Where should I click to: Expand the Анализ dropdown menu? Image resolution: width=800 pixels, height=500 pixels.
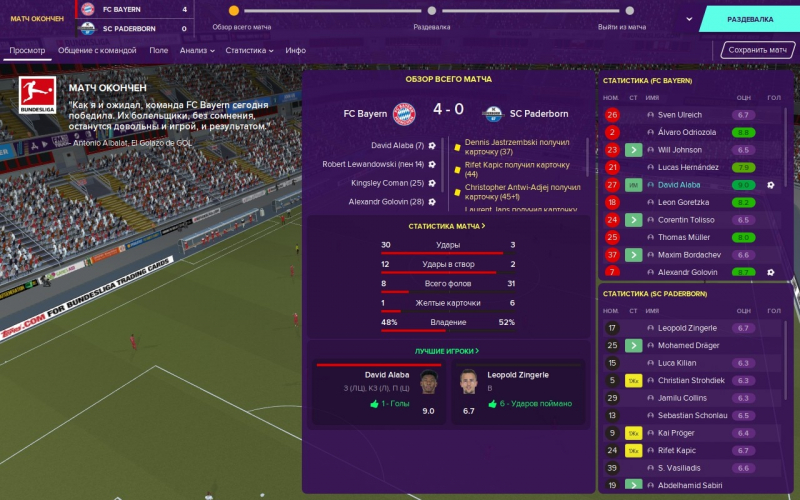[x=197, y=50]
